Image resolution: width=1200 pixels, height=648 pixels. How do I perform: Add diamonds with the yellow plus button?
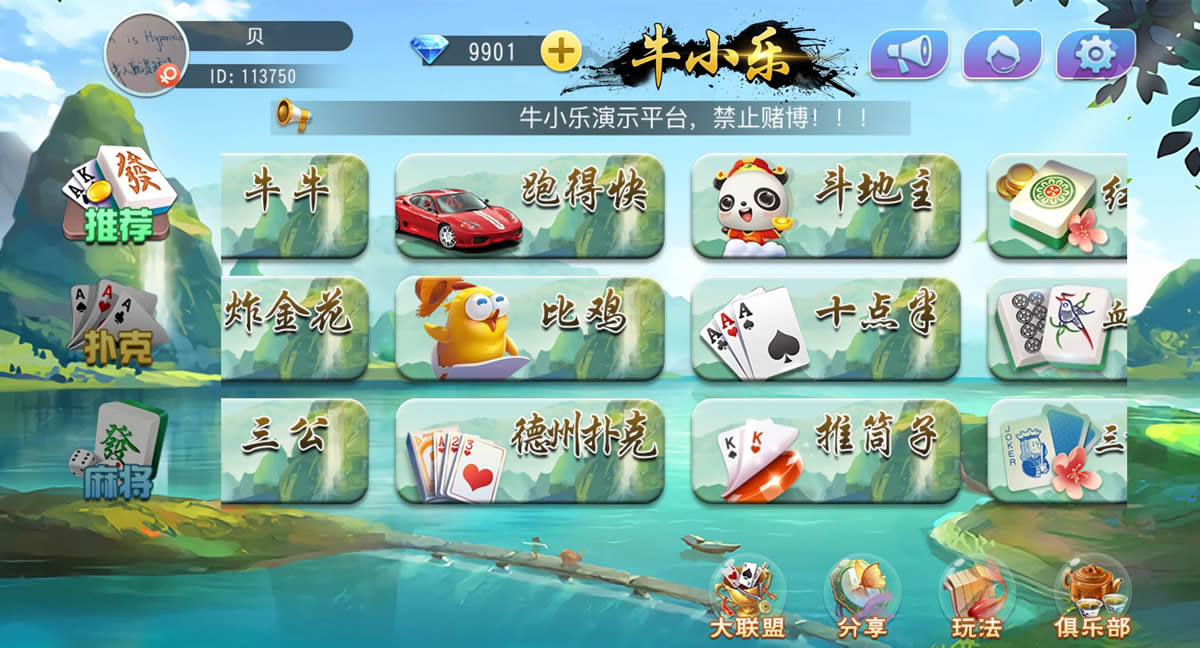point(561,51)
